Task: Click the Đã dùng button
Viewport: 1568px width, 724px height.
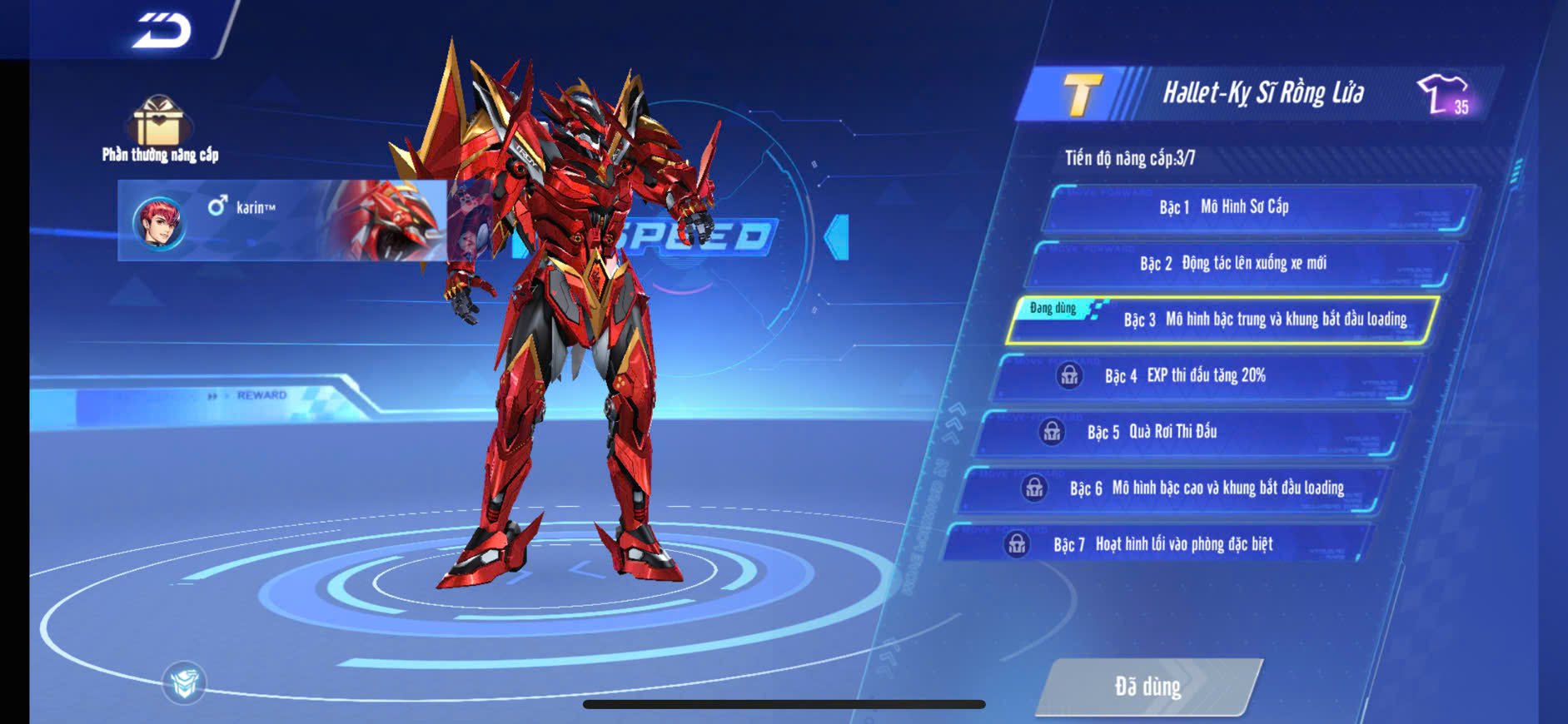Action: click(x=1148, y=687)
